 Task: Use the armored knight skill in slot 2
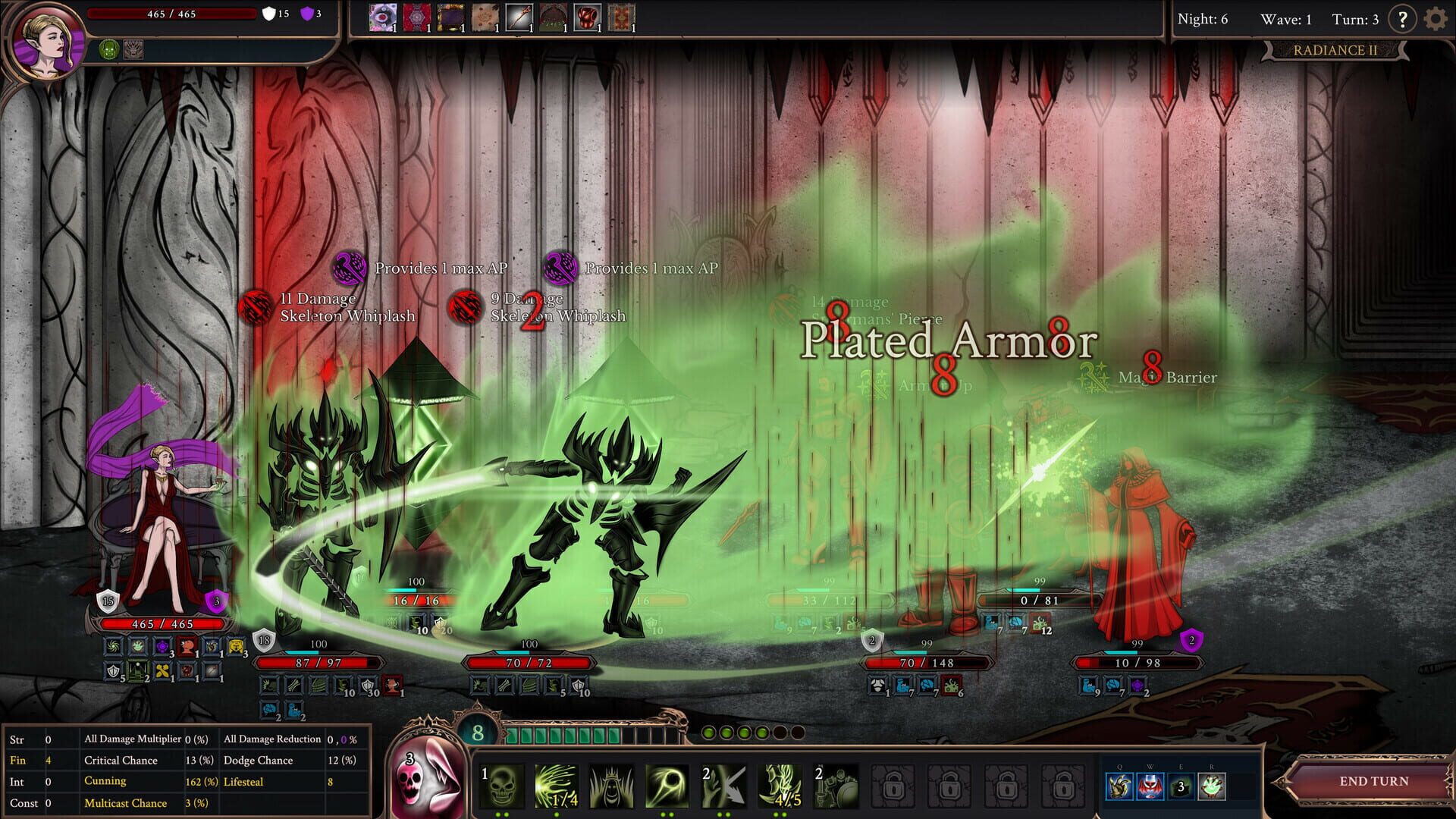(836, 783)
